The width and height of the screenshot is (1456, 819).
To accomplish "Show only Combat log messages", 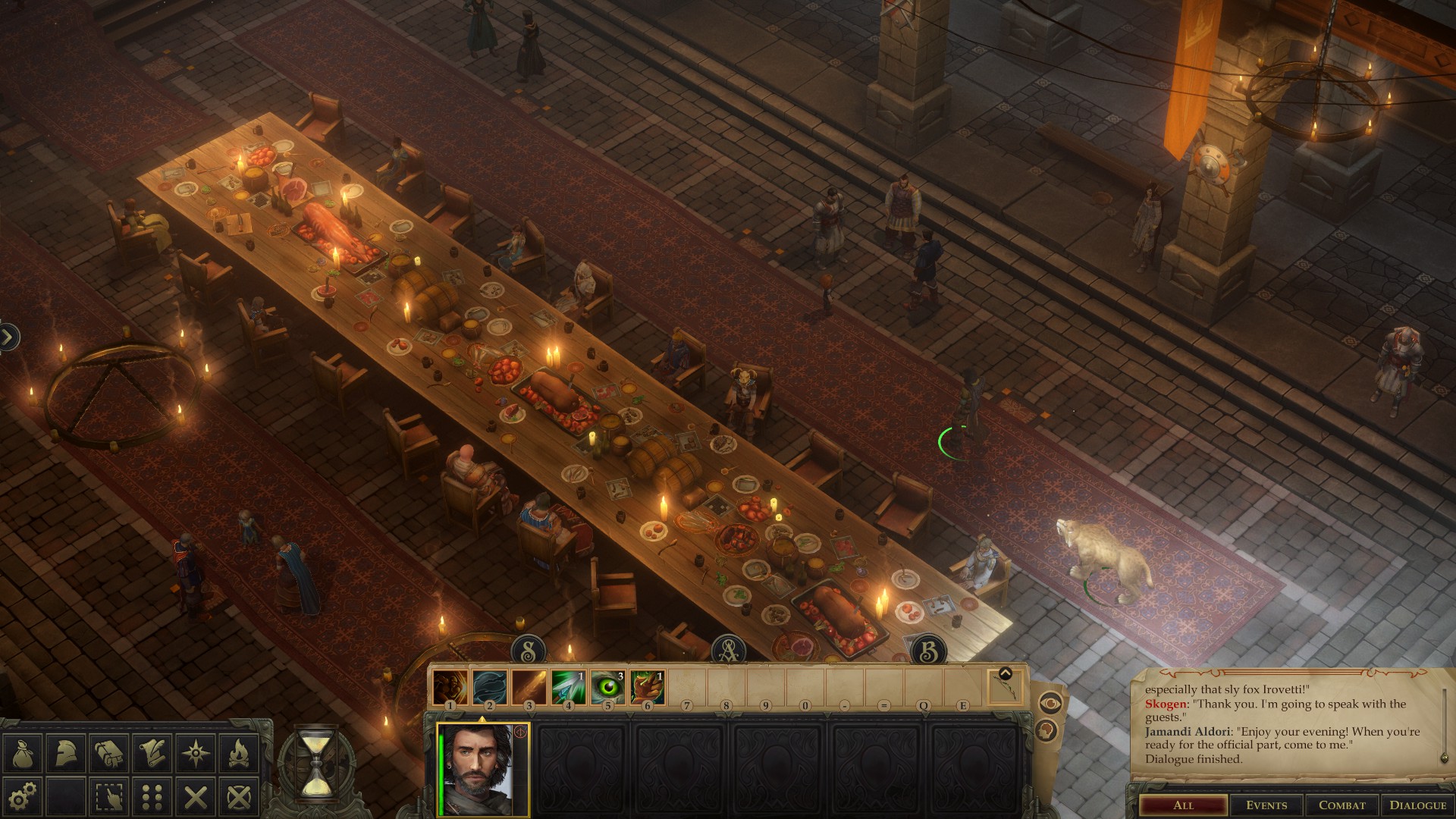I will pos(1341,805).
